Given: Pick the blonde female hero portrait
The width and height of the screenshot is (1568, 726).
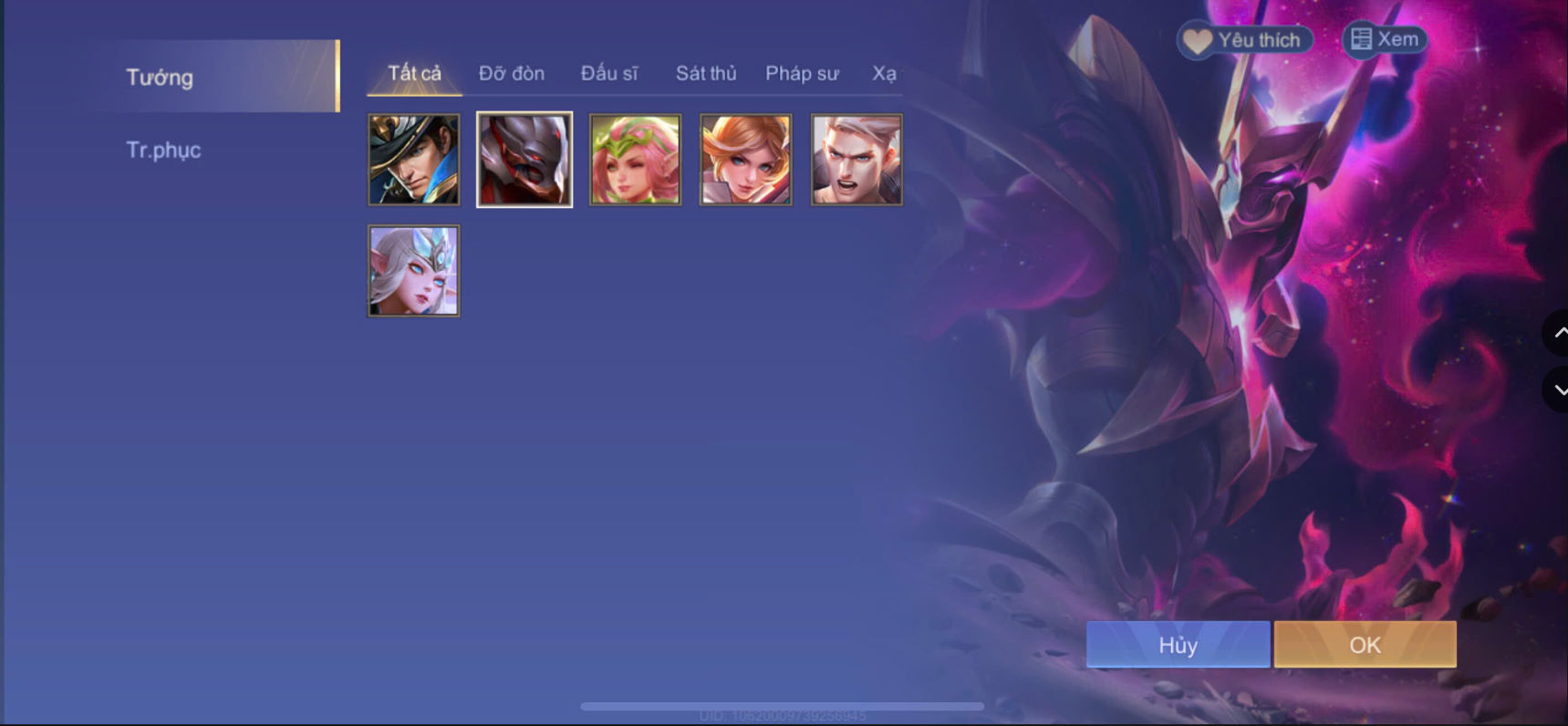Looking at the screenshot, I should tap(744, 159).
